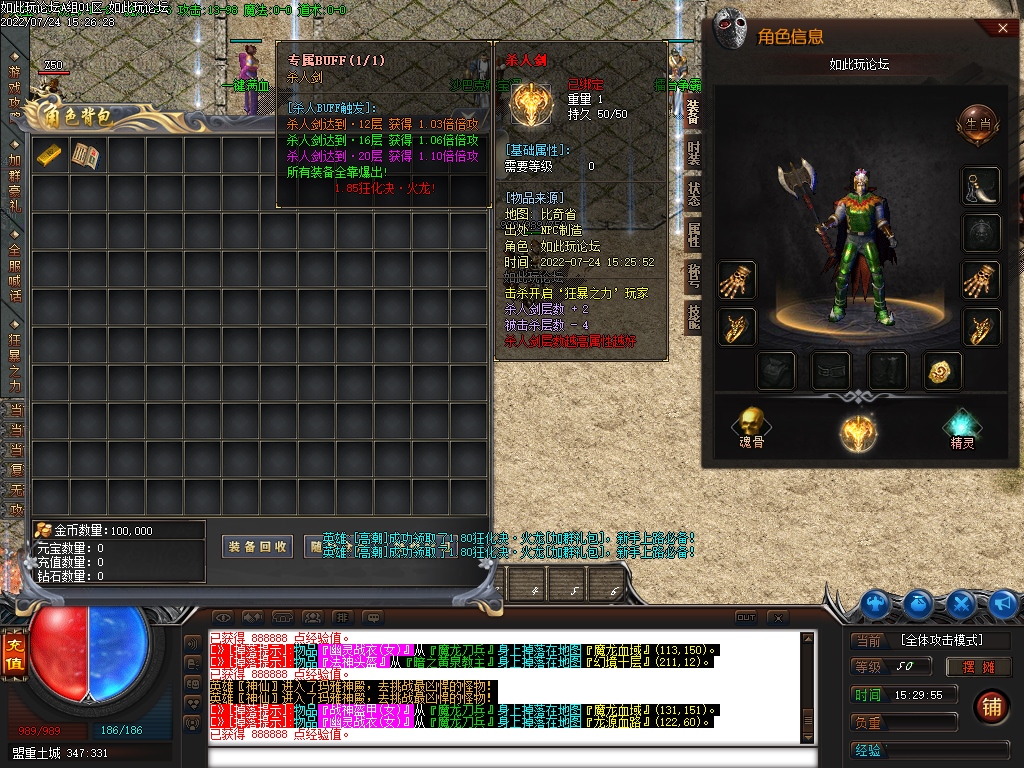
Task: Open the round 铺 shop button
Action: [x=991, y=704]
